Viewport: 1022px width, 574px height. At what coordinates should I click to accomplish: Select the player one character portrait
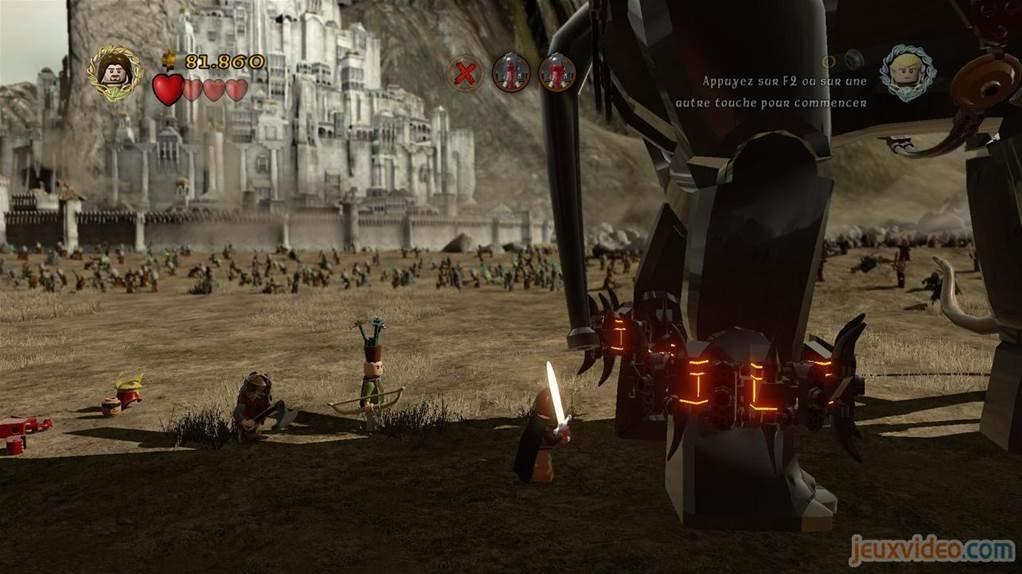coord(114,70)
